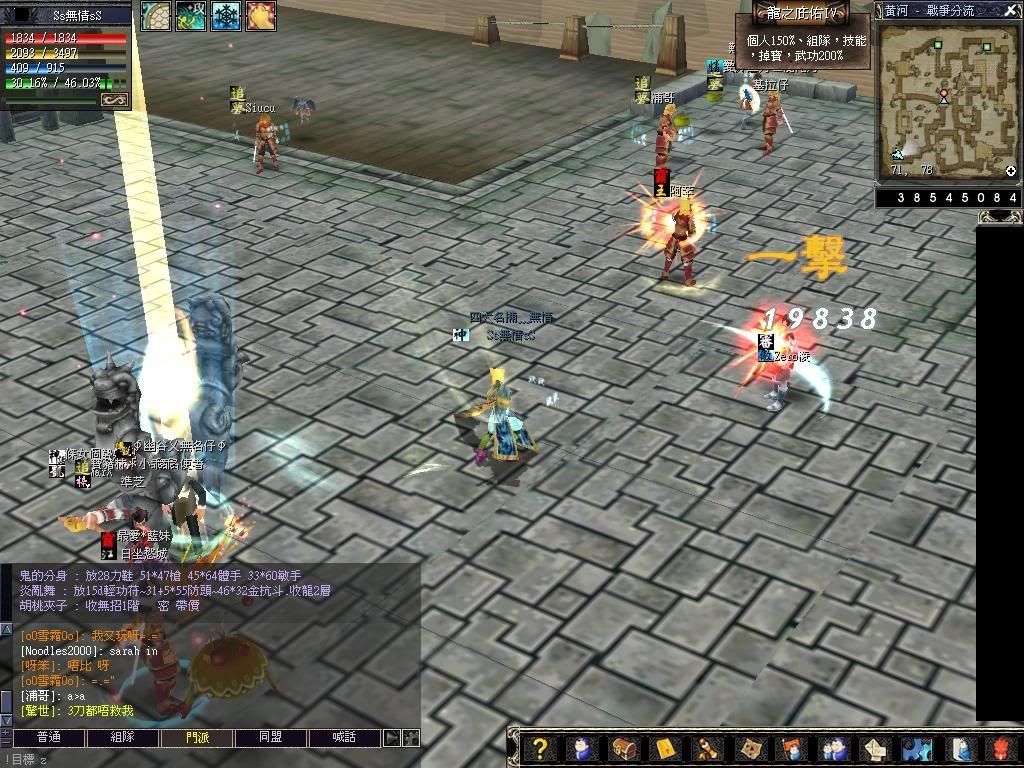The image size is (1024, 768).
Task: Open the yellow question mark help button
Action: click(x=540, y=748)
